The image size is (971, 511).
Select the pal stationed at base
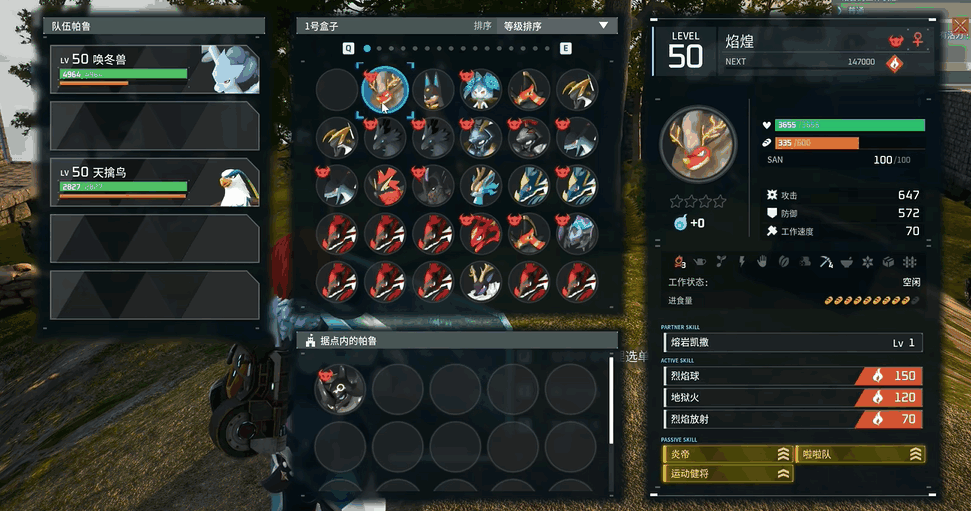pos(339,389)
